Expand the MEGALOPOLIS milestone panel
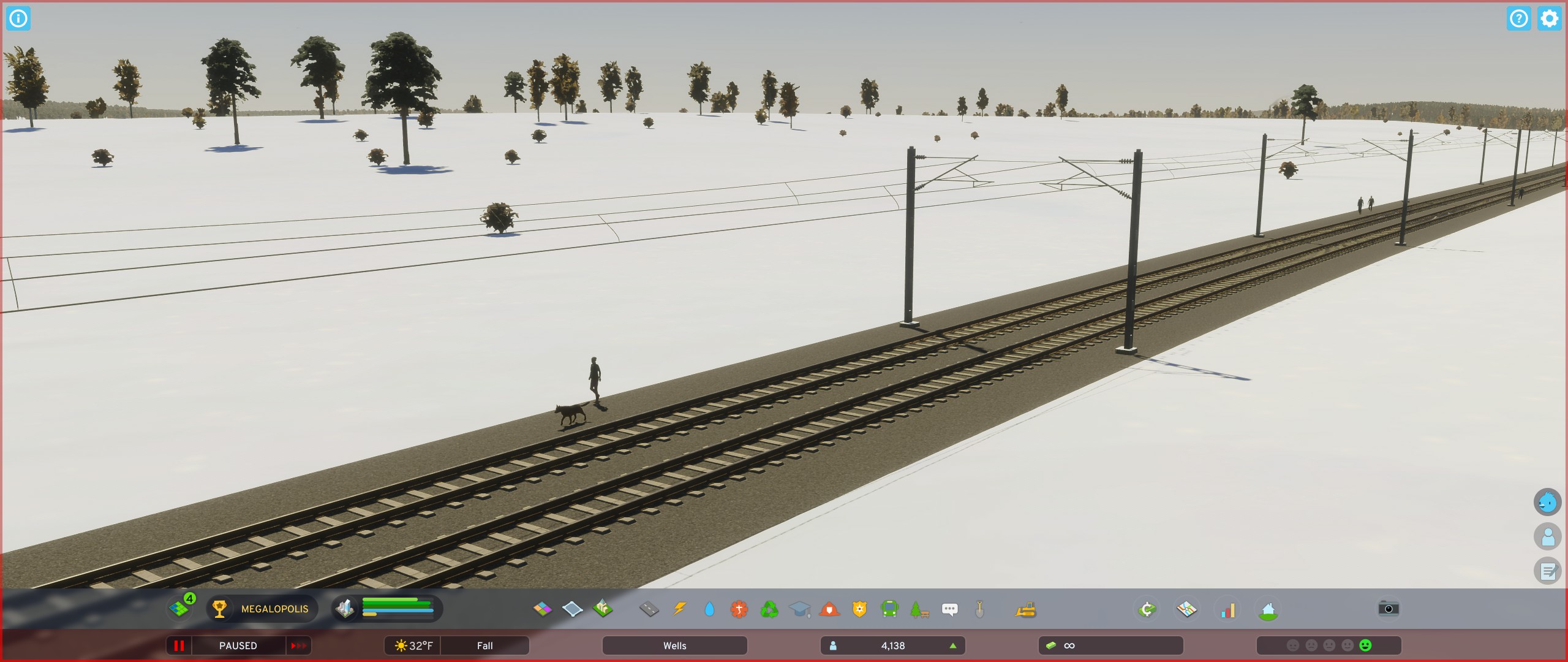The image size is (1568, 662). pyautogui.click(x=262, y=609)
